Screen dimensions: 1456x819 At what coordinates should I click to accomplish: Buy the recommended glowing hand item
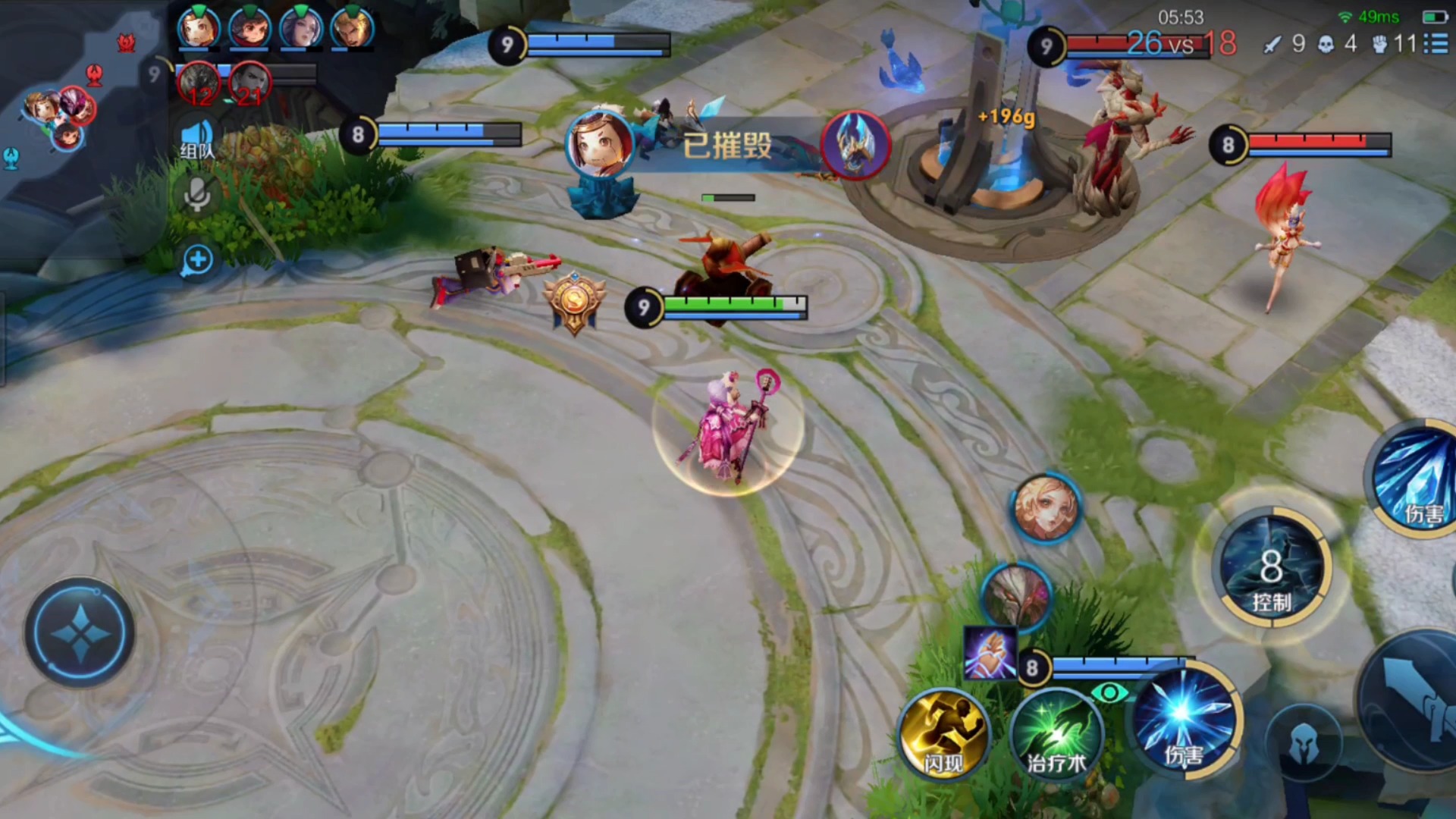tap(990, 654)
